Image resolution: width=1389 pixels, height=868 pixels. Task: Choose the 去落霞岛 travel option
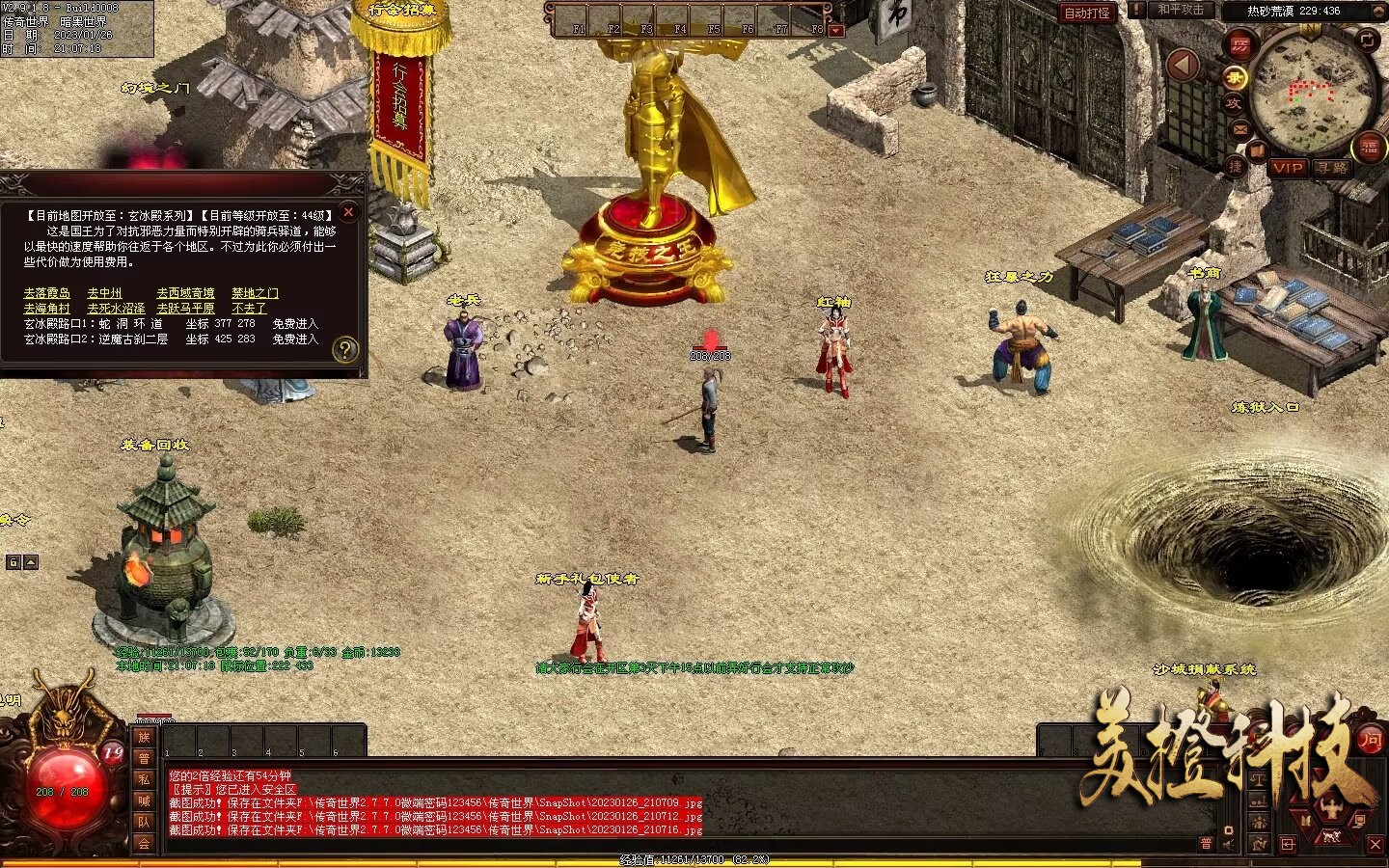pos(47,293)
